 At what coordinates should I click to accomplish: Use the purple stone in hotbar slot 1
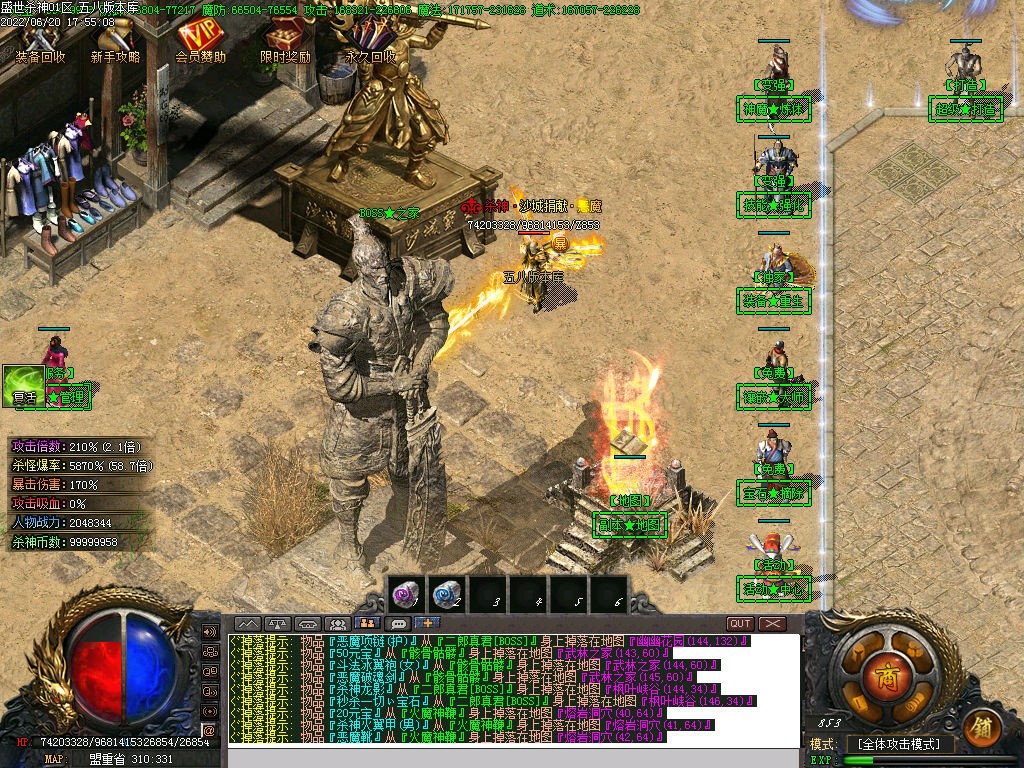point(404,595)
